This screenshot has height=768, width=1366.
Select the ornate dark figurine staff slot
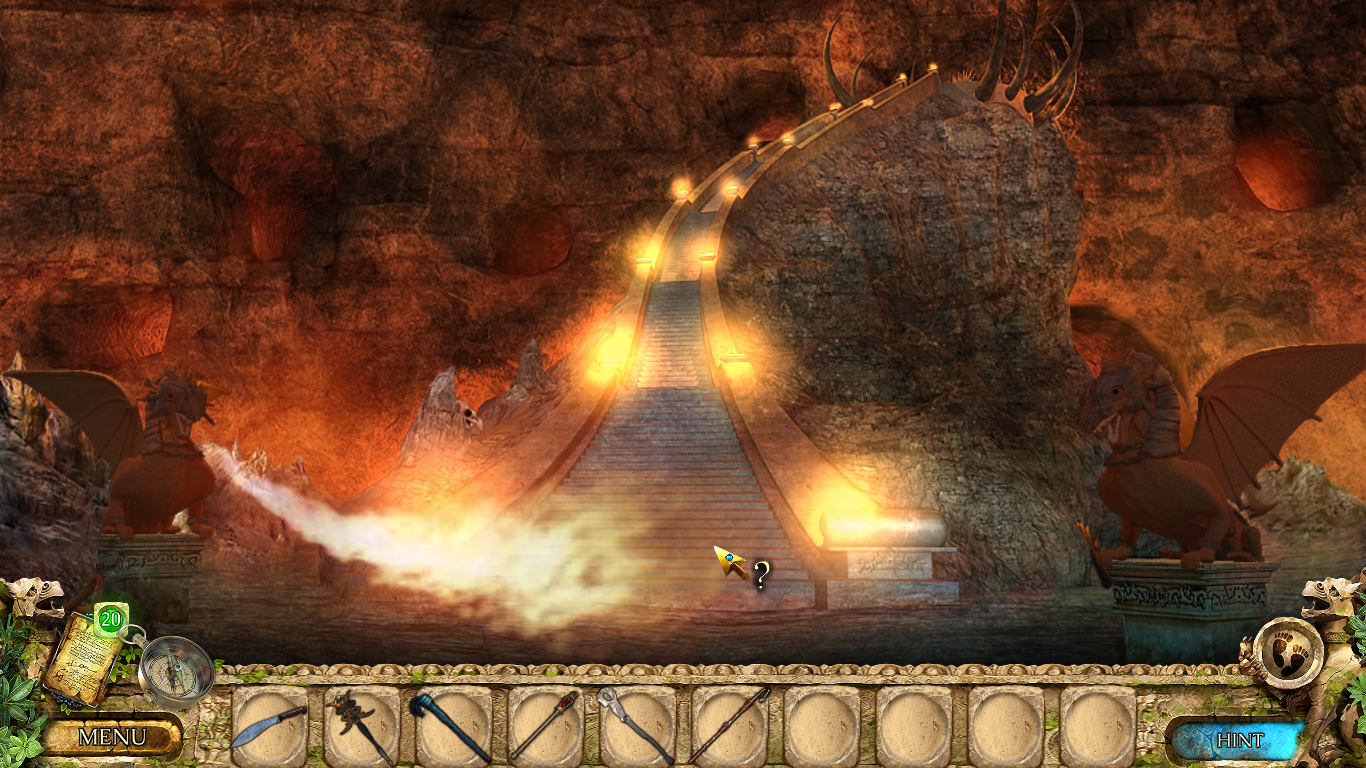click(x=361, y=725)
